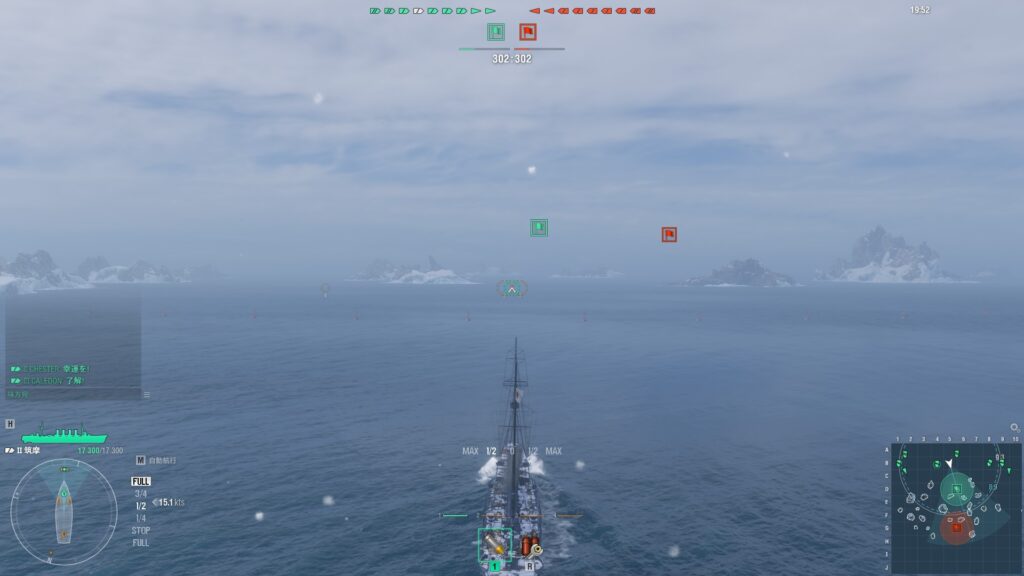
Task: Activate the Damage Control Party consumable
Action: [x=529, y=546]
